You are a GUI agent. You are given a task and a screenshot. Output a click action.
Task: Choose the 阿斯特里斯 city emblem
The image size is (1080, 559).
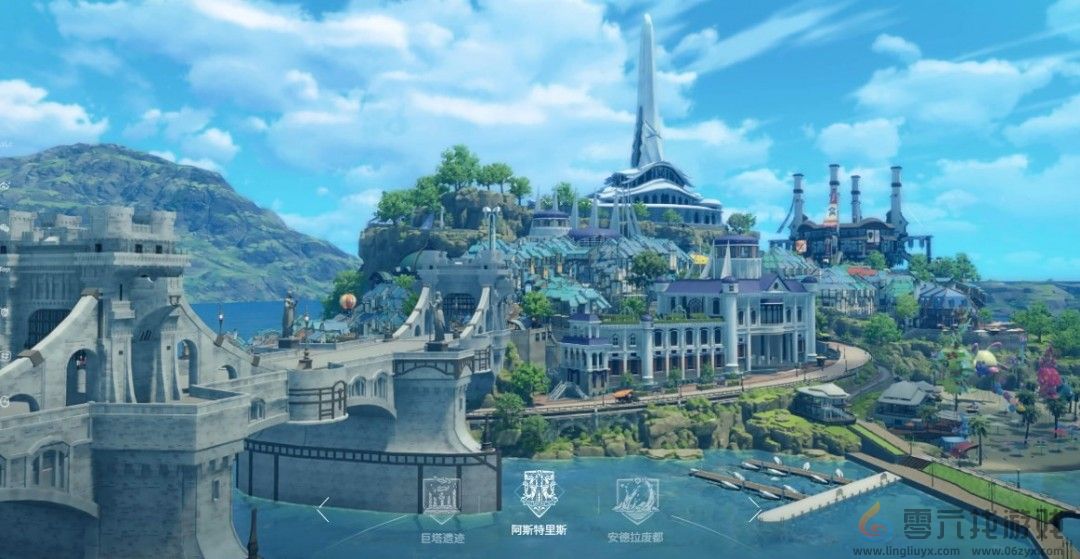pos(539,491)
